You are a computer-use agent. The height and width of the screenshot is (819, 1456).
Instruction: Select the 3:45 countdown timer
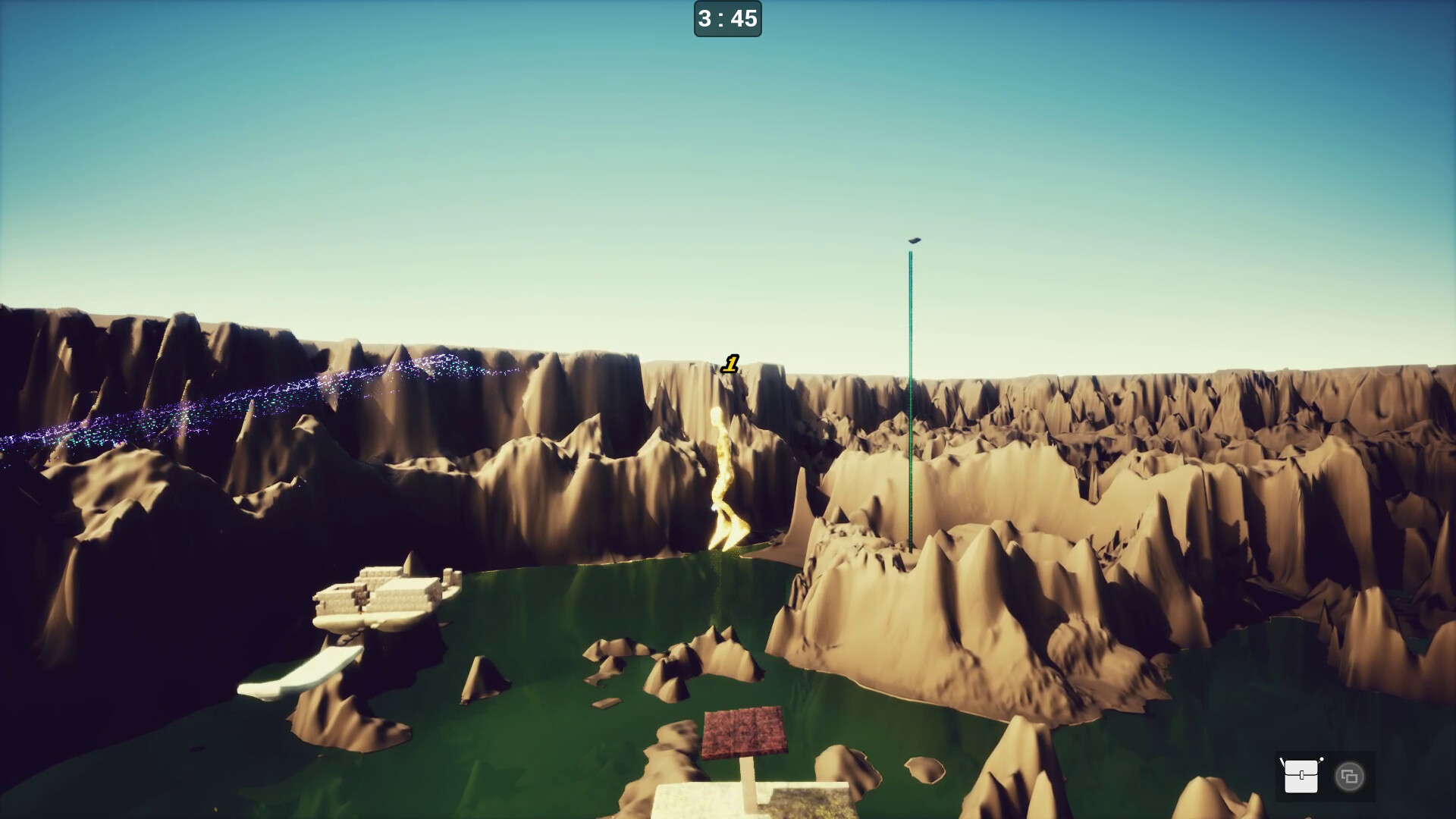[x=727, y=20]
